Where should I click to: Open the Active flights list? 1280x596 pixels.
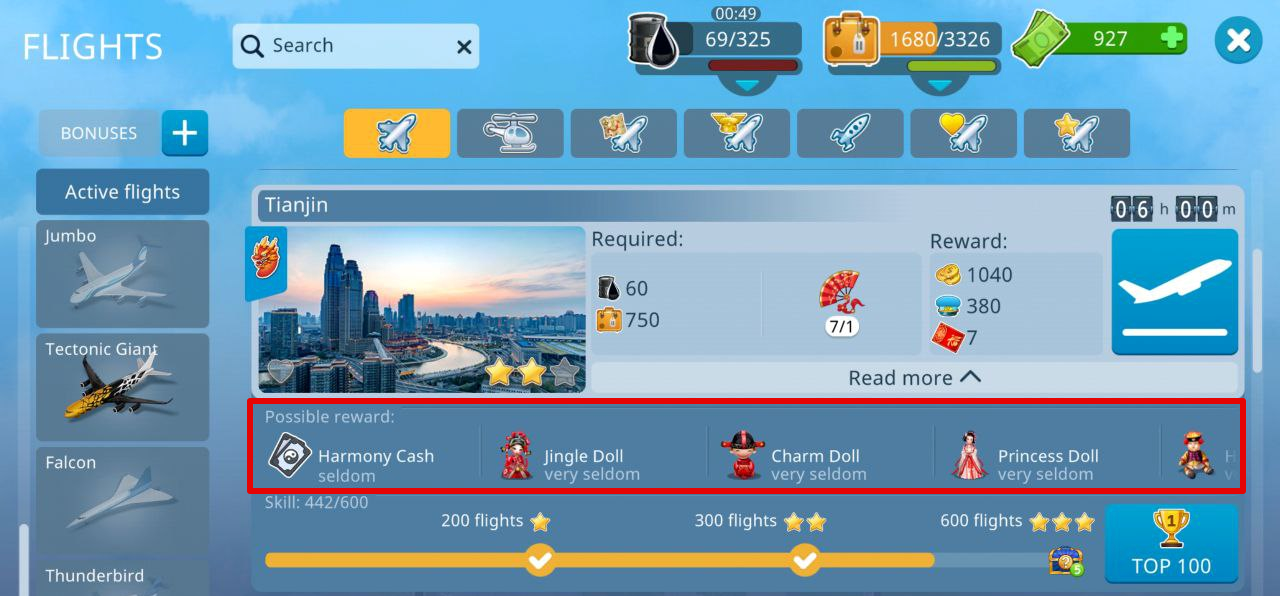[123, 192]
